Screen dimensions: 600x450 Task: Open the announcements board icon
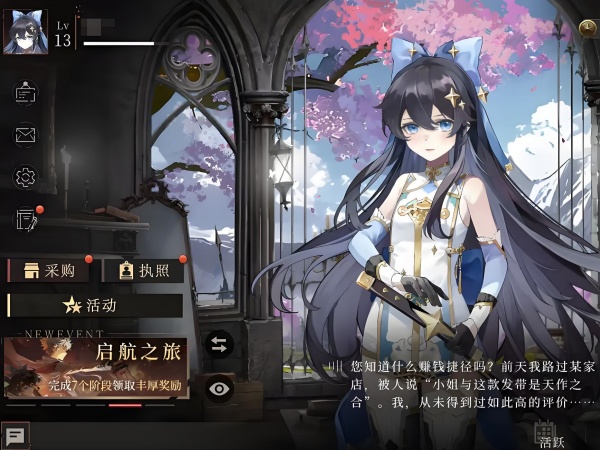25,94
